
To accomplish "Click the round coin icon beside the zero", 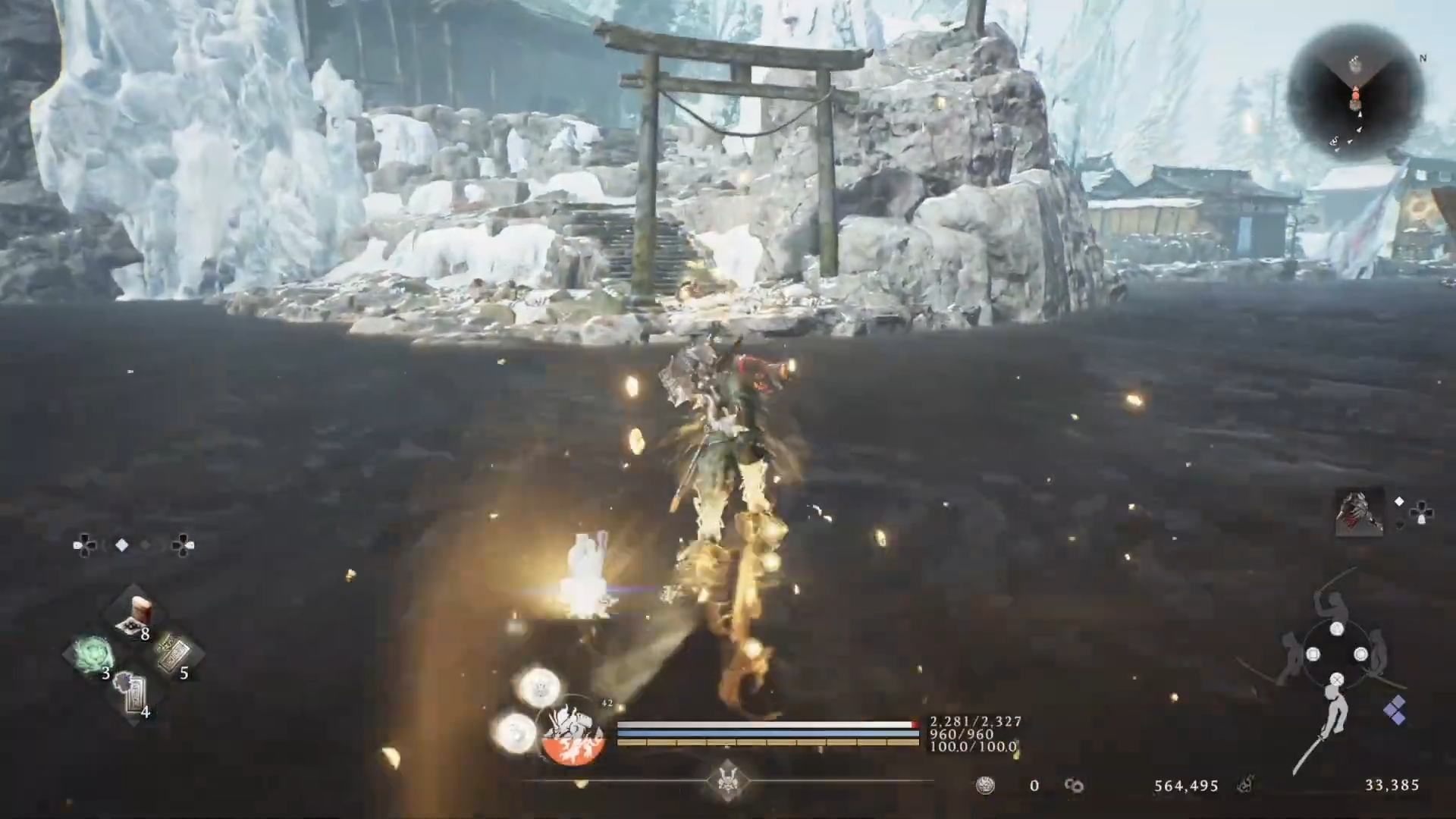I will [985, 786].
